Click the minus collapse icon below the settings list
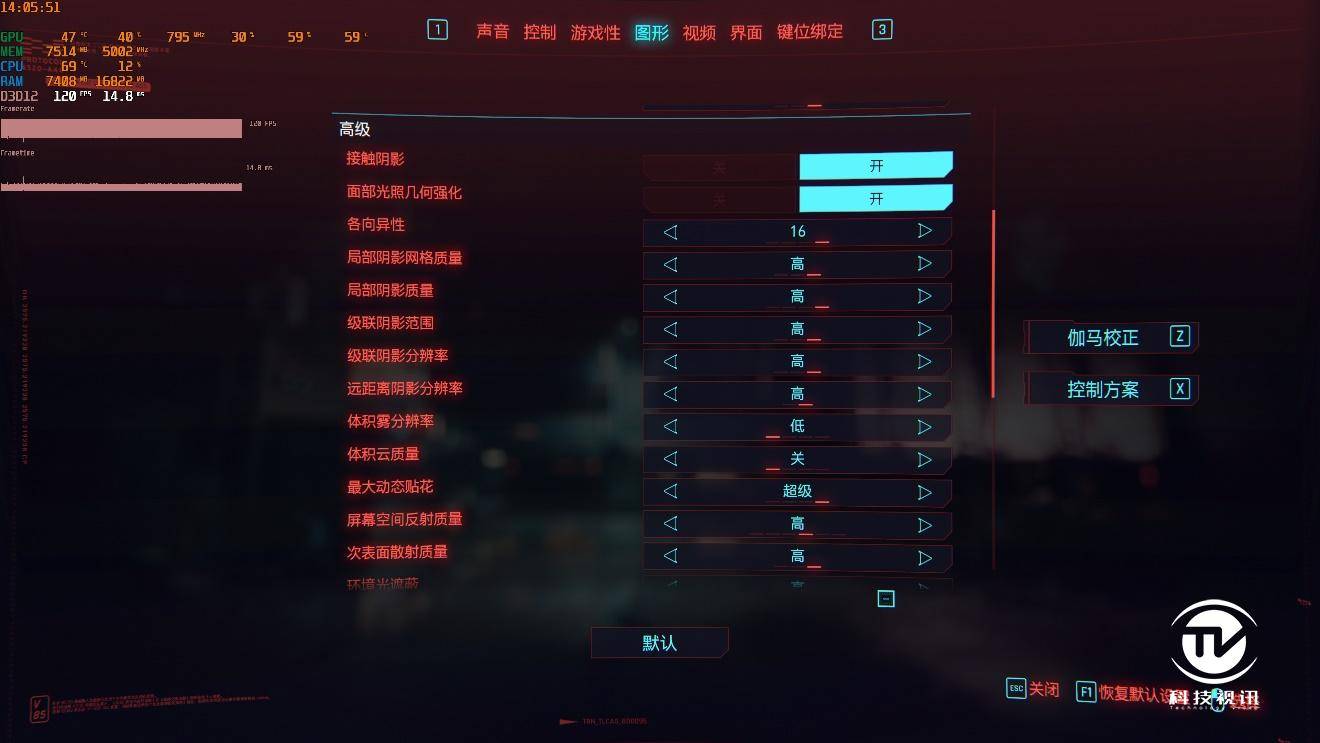 886,598
